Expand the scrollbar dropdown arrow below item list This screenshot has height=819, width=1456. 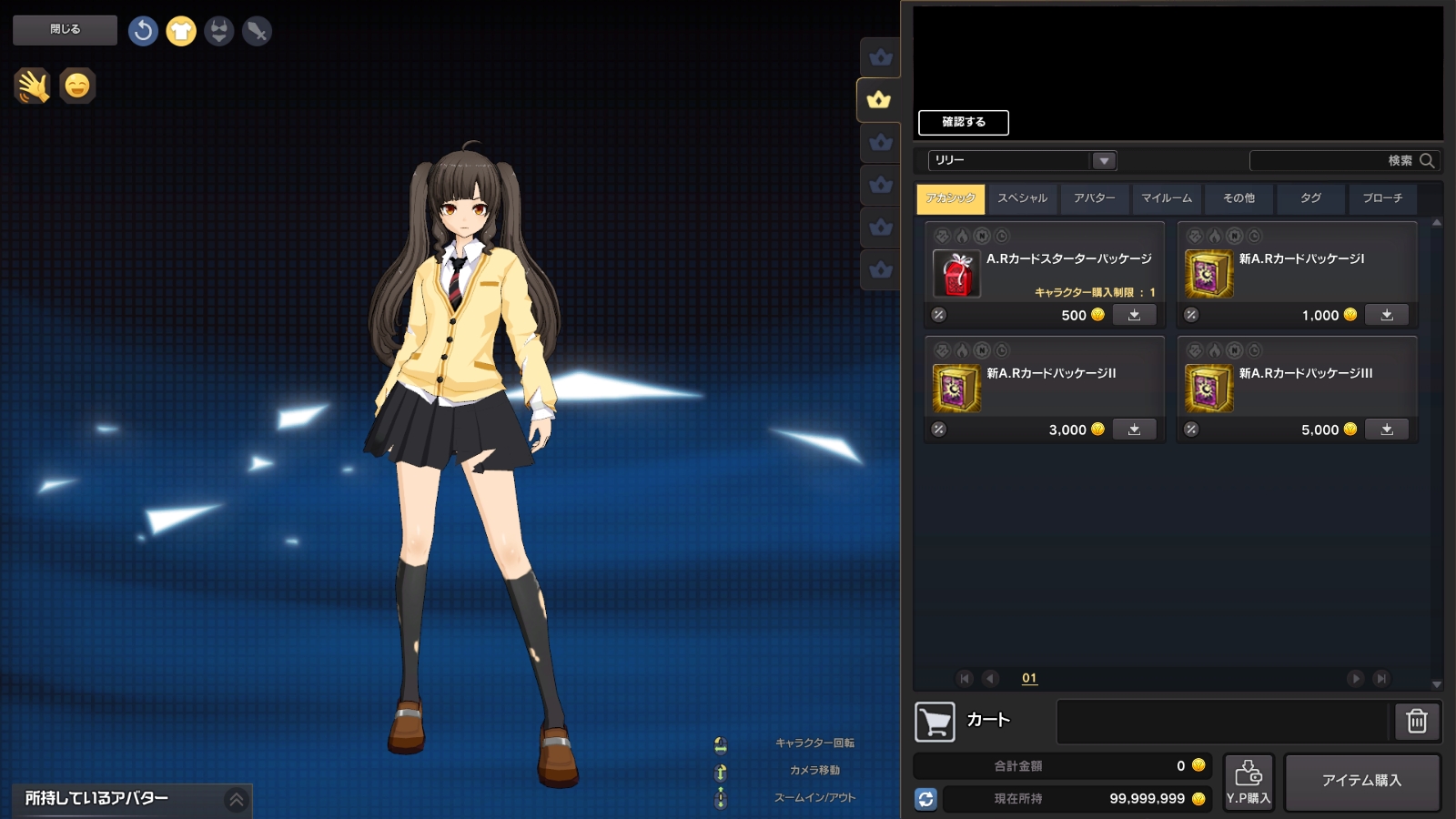click(x=1436, y=684)
